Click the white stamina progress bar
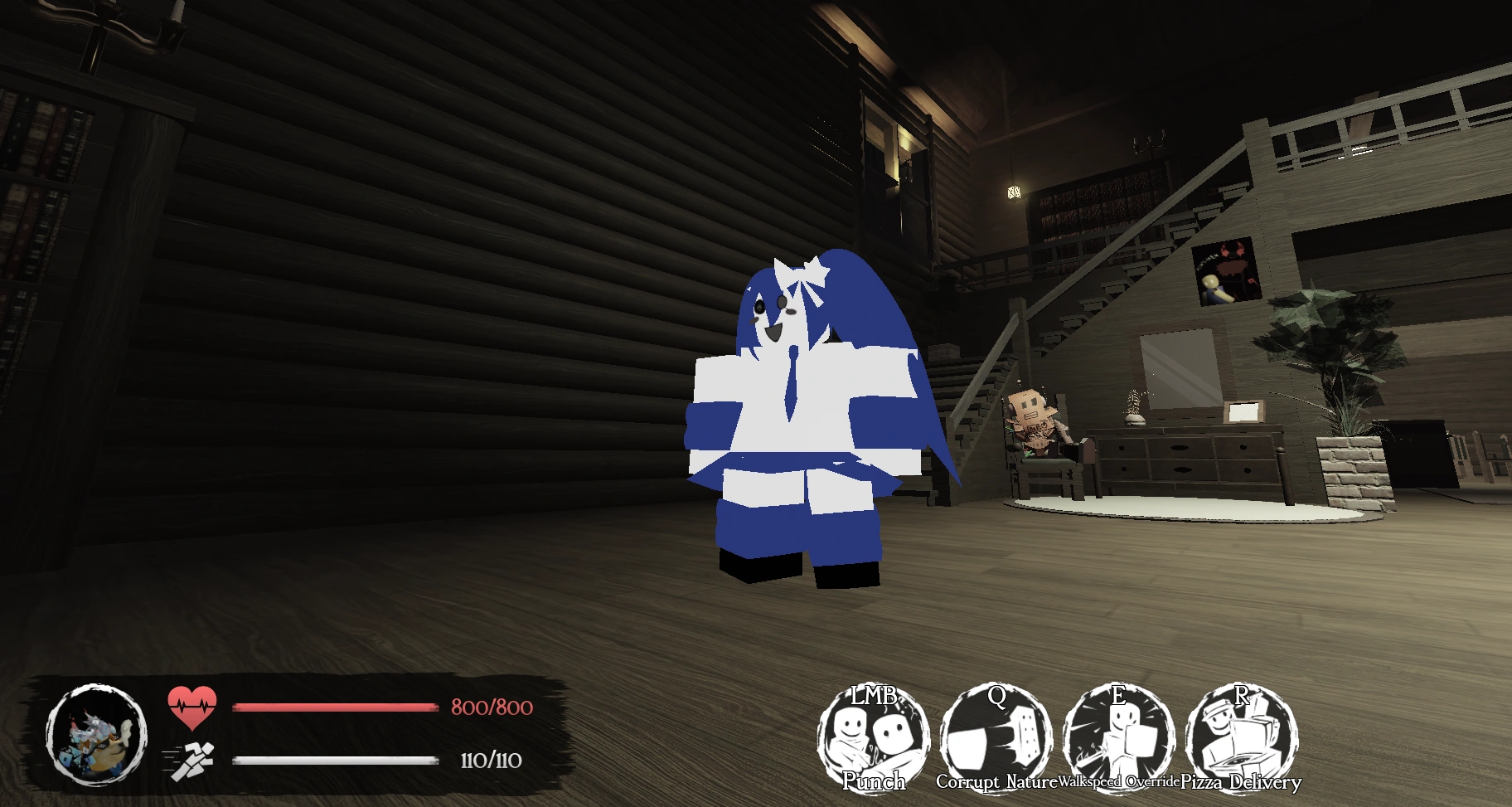The width and height of the screenshot is (1512, 807). (x=334, y=760)
